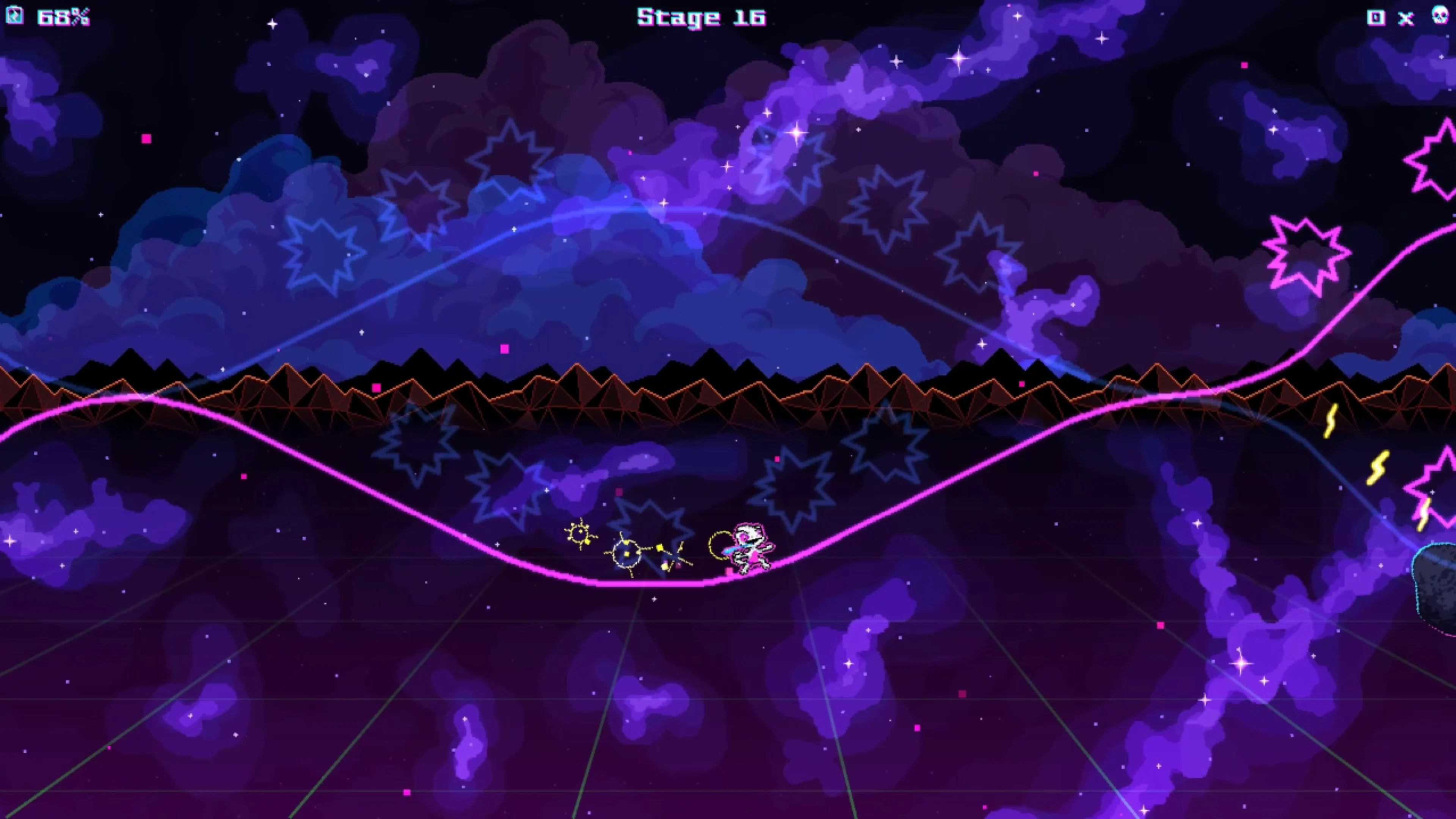Click the battery charge icon top-left
Screen dimensions: 1456x819
15,15
